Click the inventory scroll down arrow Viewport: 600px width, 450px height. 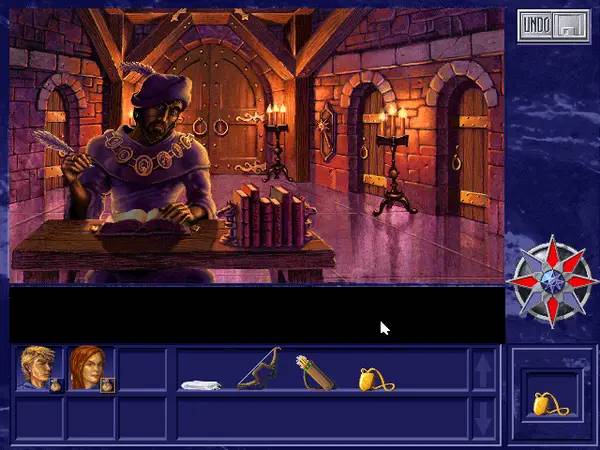[484, 417]
